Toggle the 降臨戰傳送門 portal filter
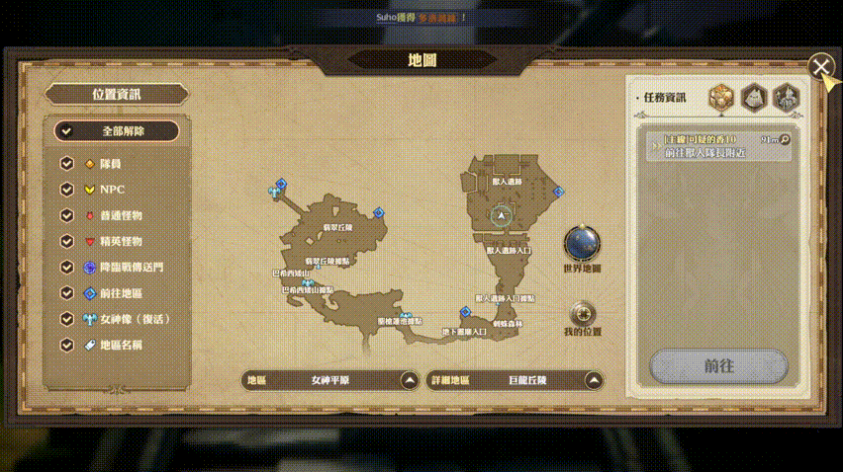Image resolution: width=843 pixels, height=472 pixels. pos(67,267)
